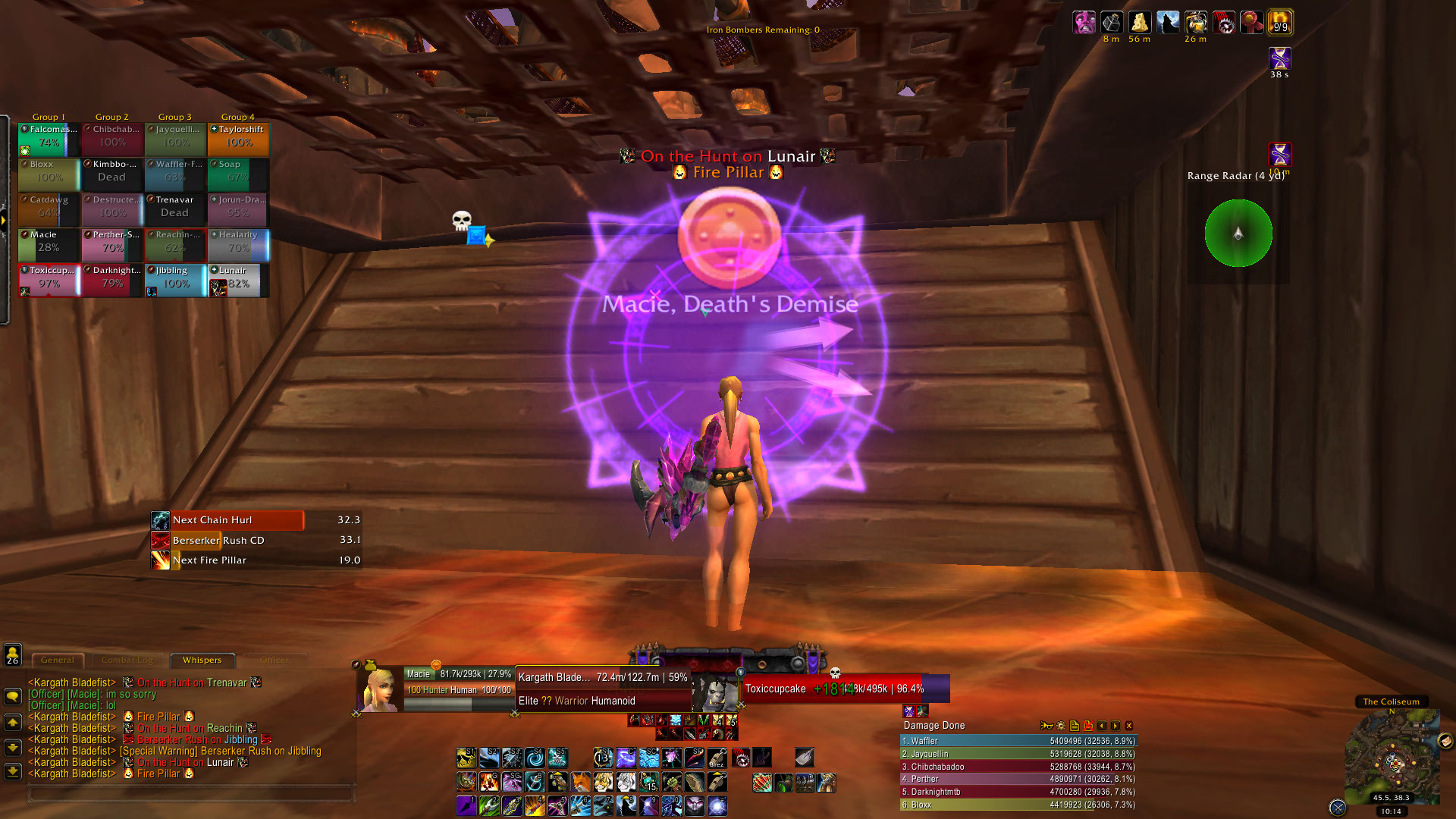Switch to the Officer chat tab

(275, 660)
